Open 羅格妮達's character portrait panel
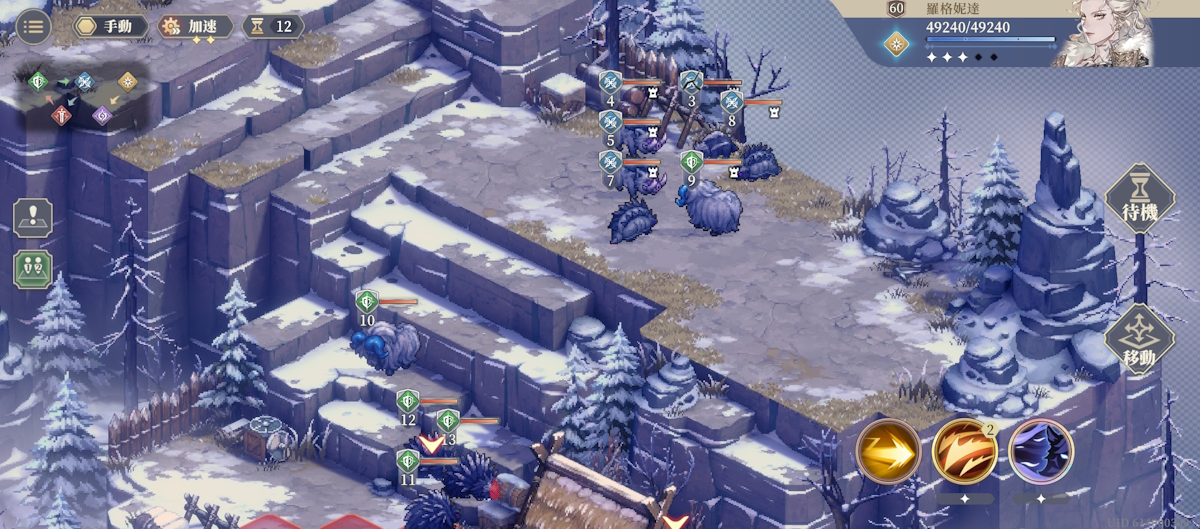This screenshot has height=529, width=1200. click(1108, 33)
